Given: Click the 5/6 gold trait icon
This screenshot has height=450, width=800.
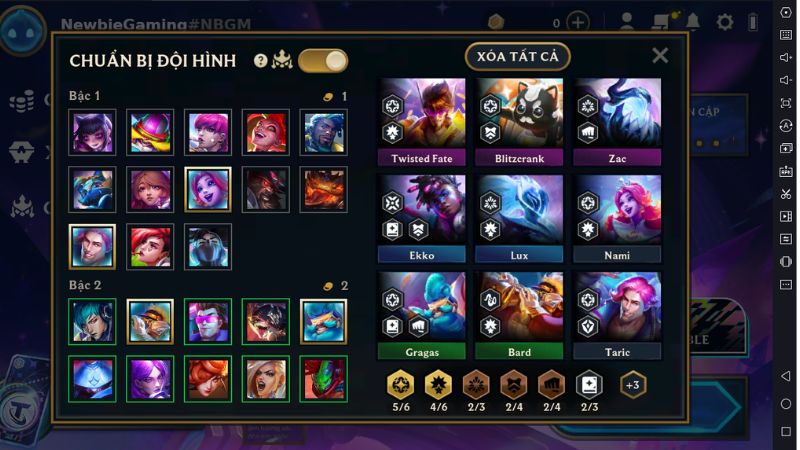Looking at the screenshot, I should click(401, 385).
